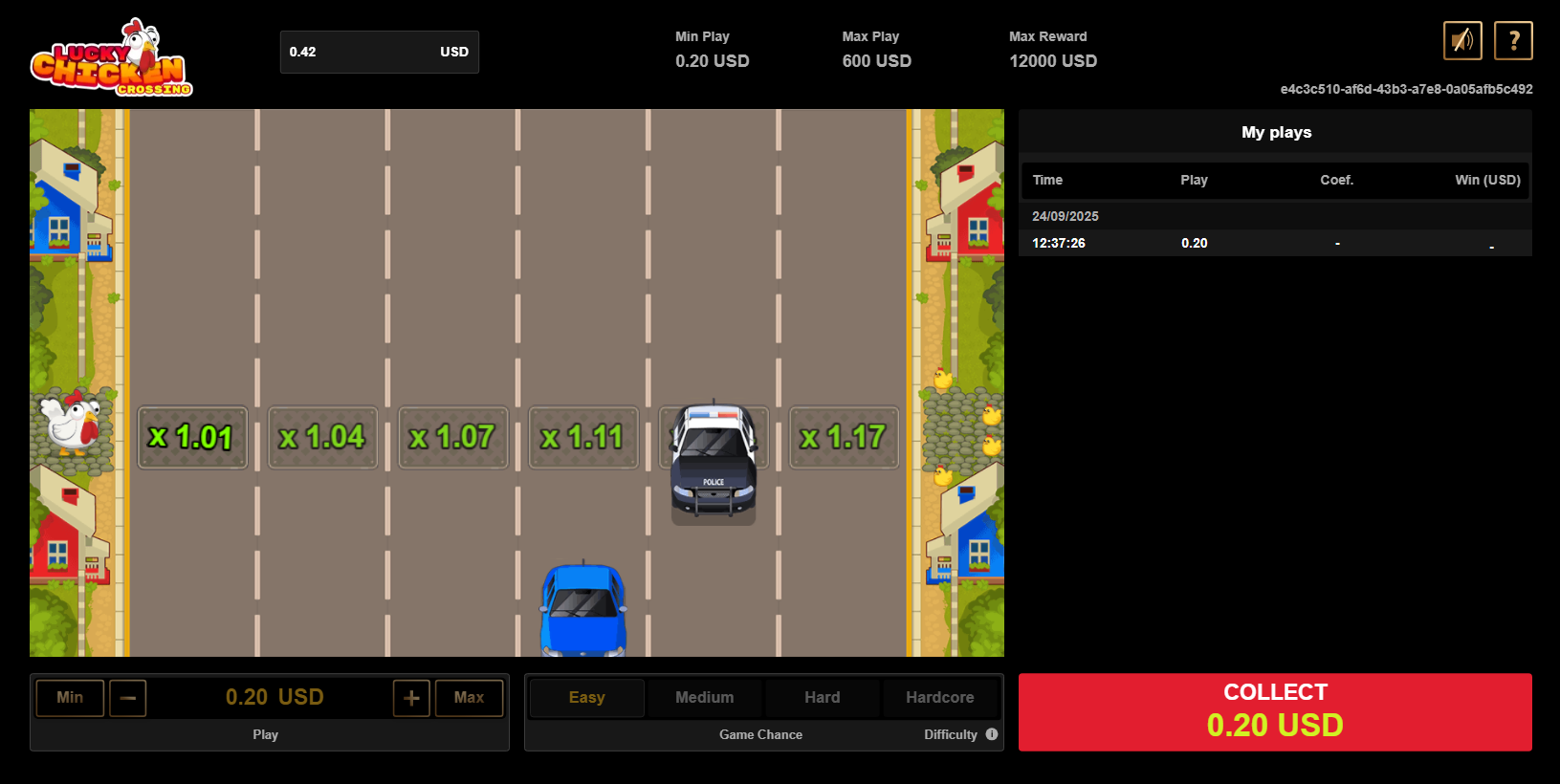1560x784 pixels.
Task: Increase the play amount with plus
Action: [x=411, y=698]
